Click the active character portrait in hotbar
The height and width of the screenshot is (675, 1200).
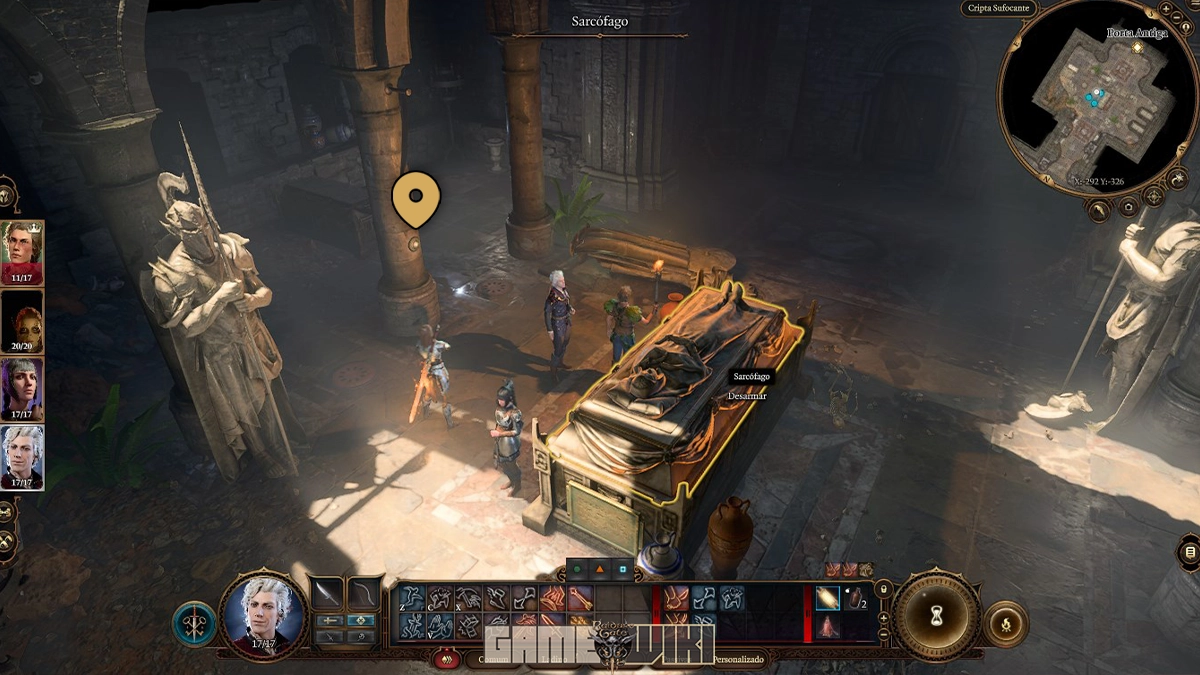(264, 613)
